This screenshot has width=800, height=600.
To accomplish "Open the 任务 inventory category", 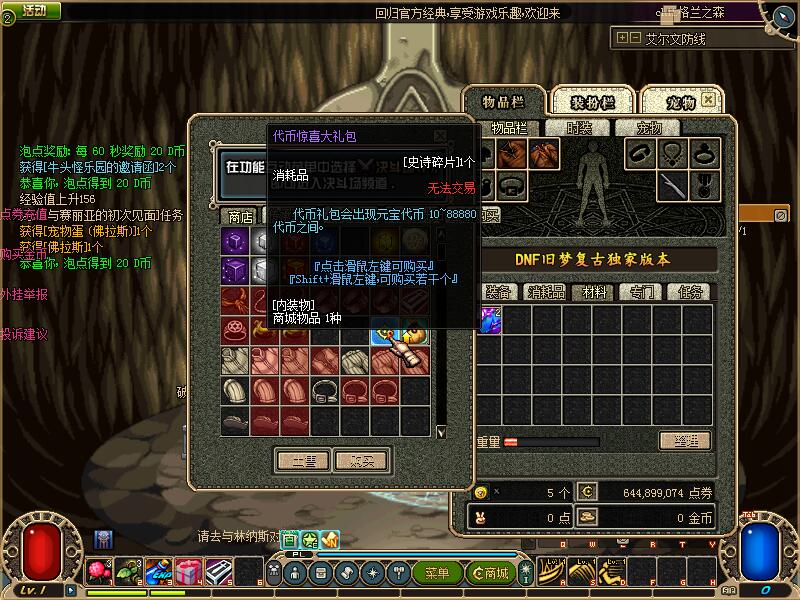I will click(x=690, y=292).
